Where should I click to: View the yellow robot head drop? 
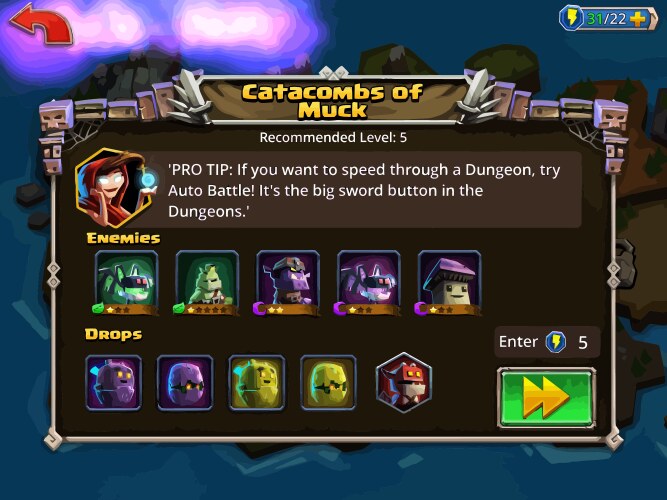(x=257, y=382)
